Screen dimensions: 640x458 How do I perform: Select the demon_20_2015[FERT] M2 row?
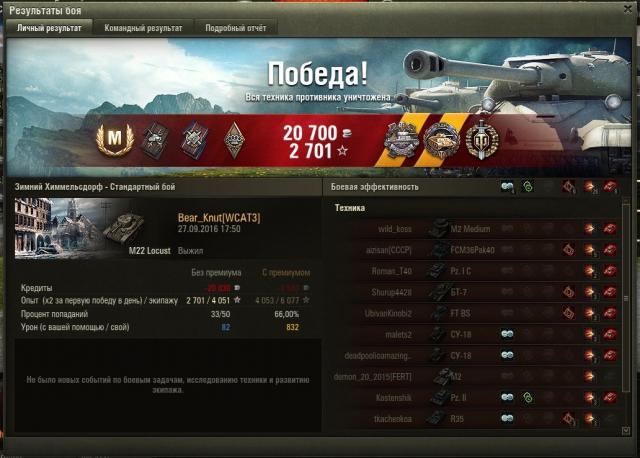470,376
